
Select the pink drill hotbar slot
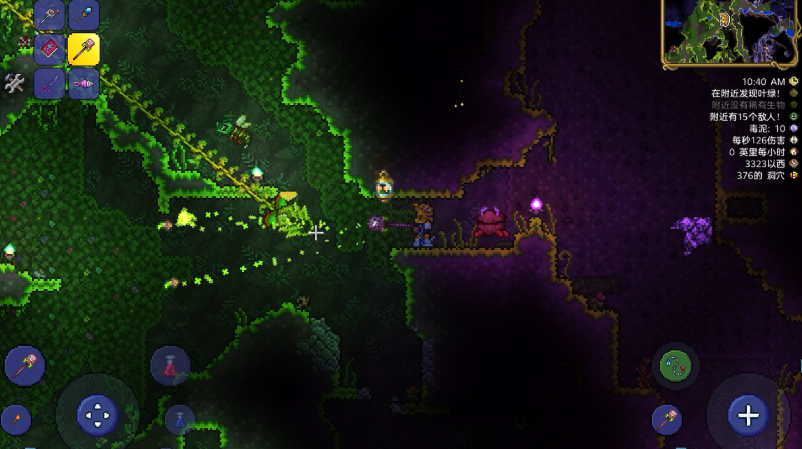(x=83, y=83)
